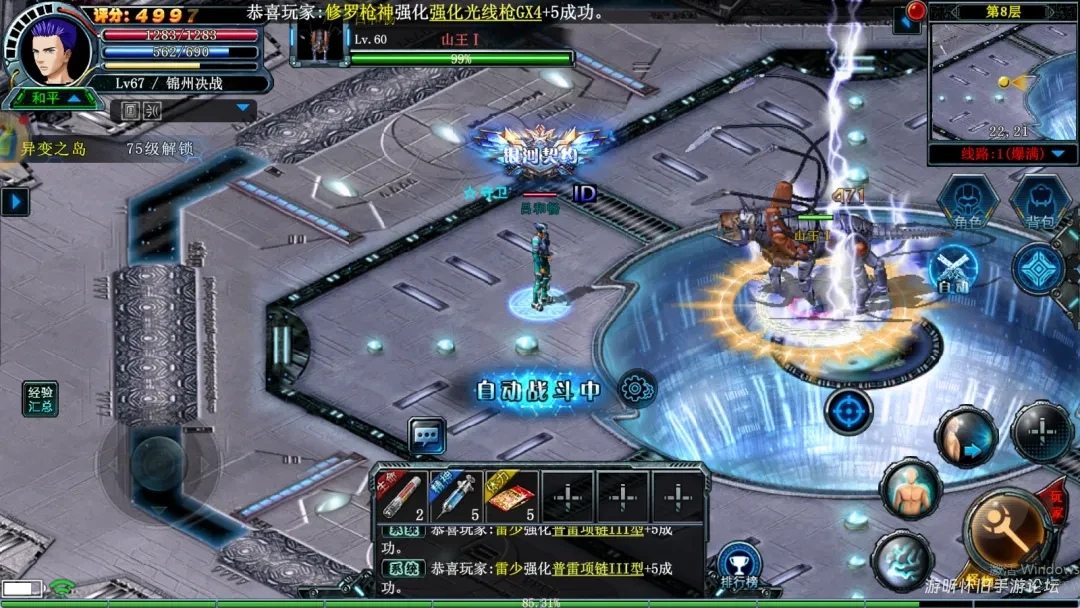Screen dimensions: 1080x608
Task: Toggle the 自动 auto-battle button
Action: 953,271
